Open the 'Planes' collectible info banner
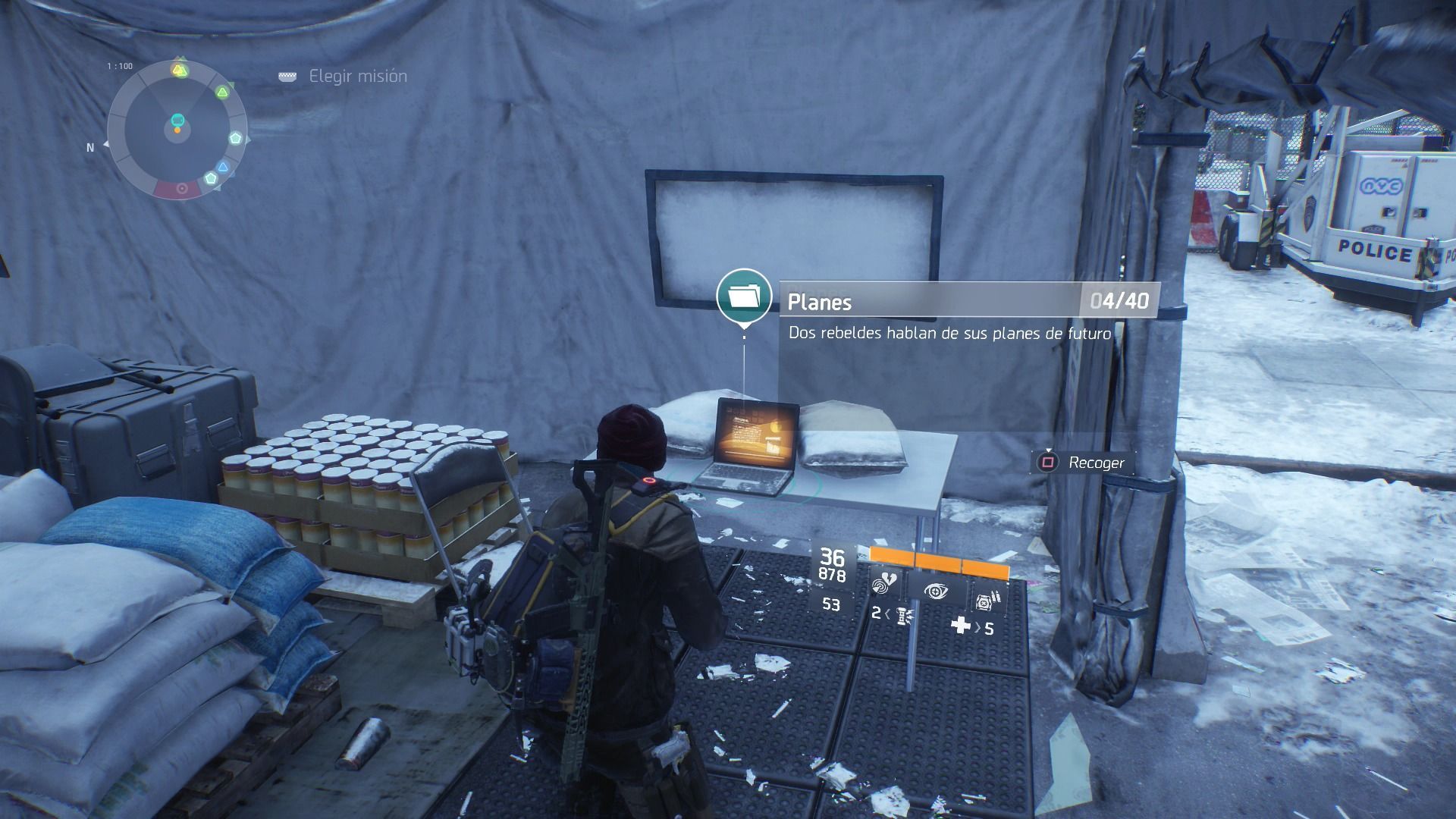This screenshot has width=1456, height=819. (x=968, y=301)
